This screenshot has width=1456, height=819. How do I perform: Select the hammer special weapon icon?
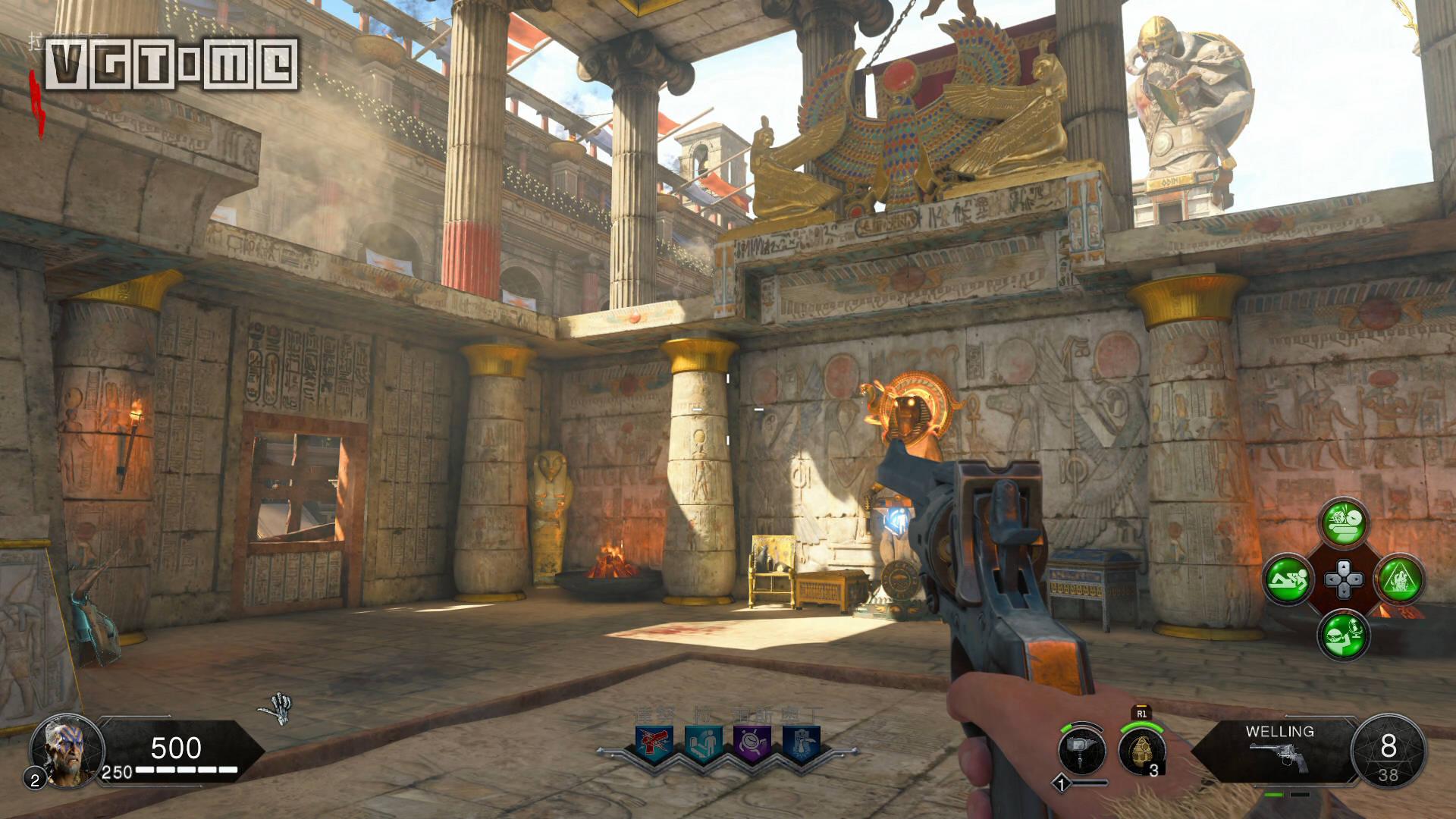click(x=1082, y=751)
